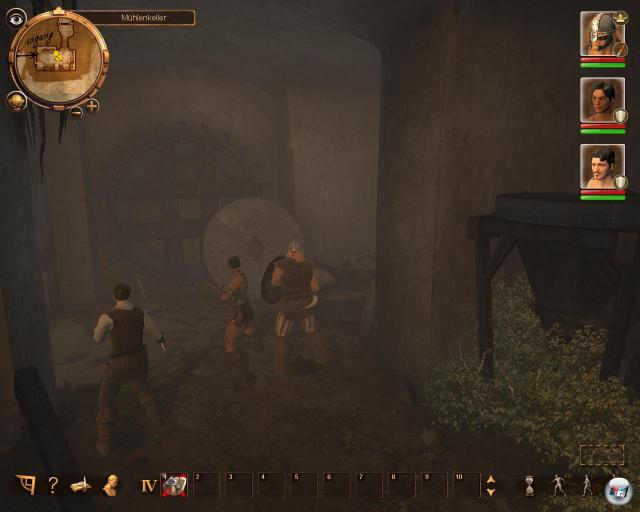Open the help question mark button

coord(52,486)
